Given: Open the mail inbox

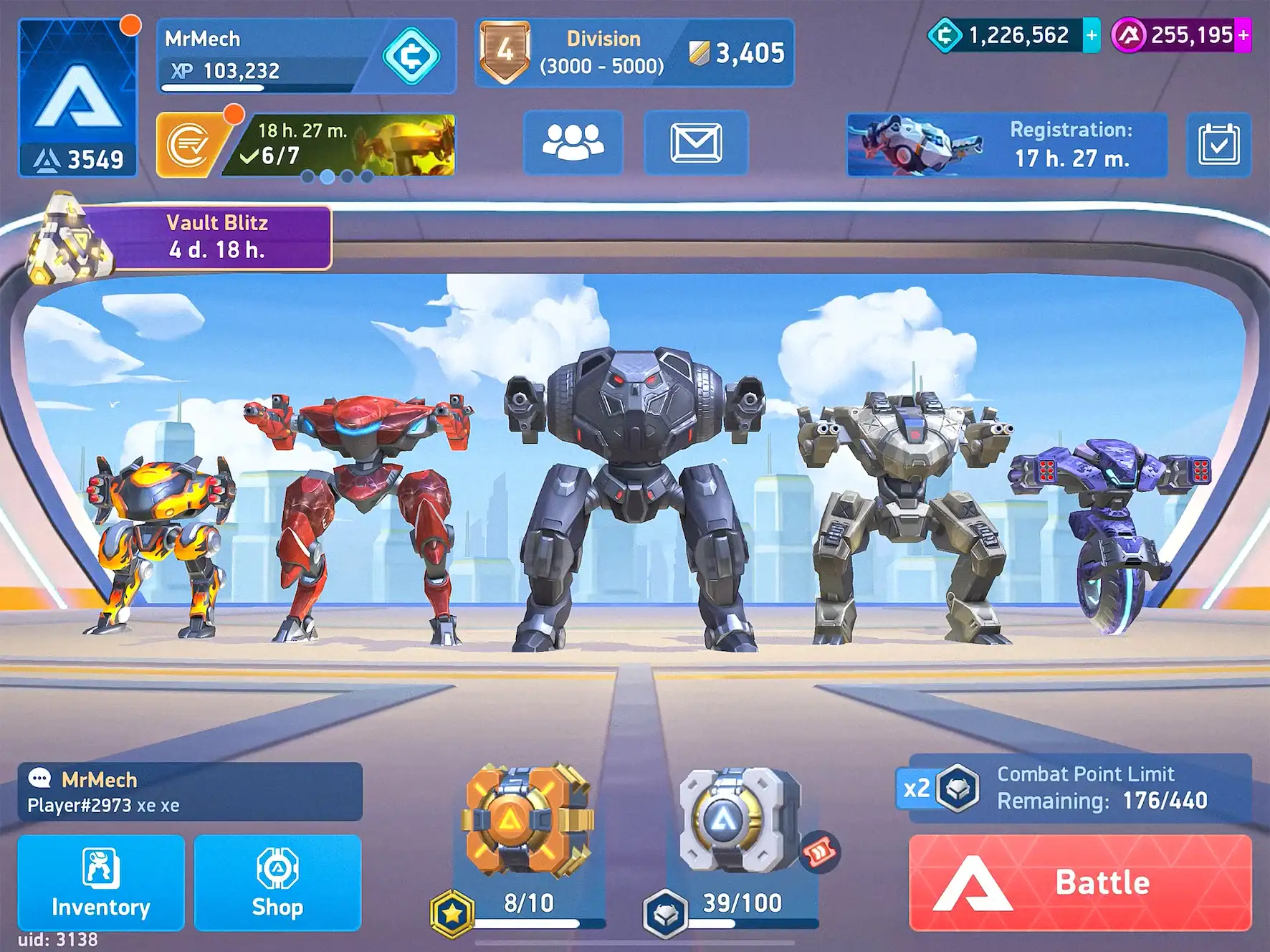Looking at the screenshot, I should (696, 143).
